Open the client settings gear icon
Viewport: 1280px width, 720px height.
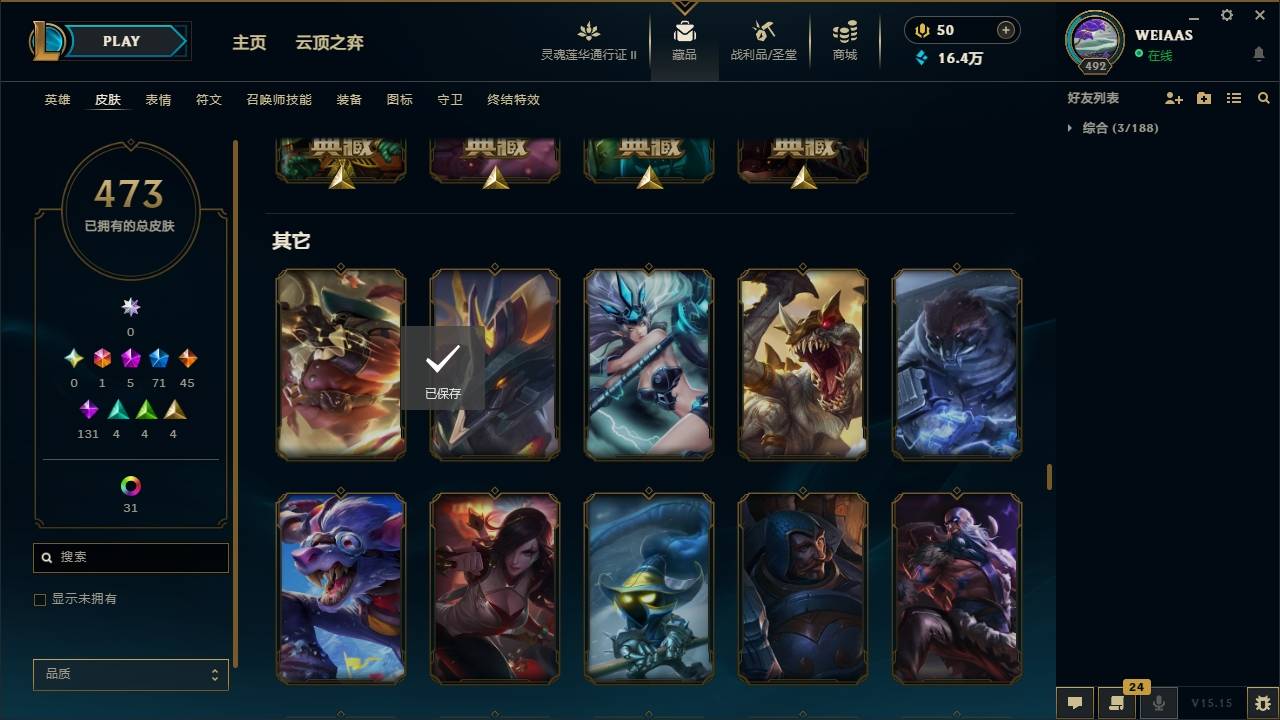point(1226,15)
